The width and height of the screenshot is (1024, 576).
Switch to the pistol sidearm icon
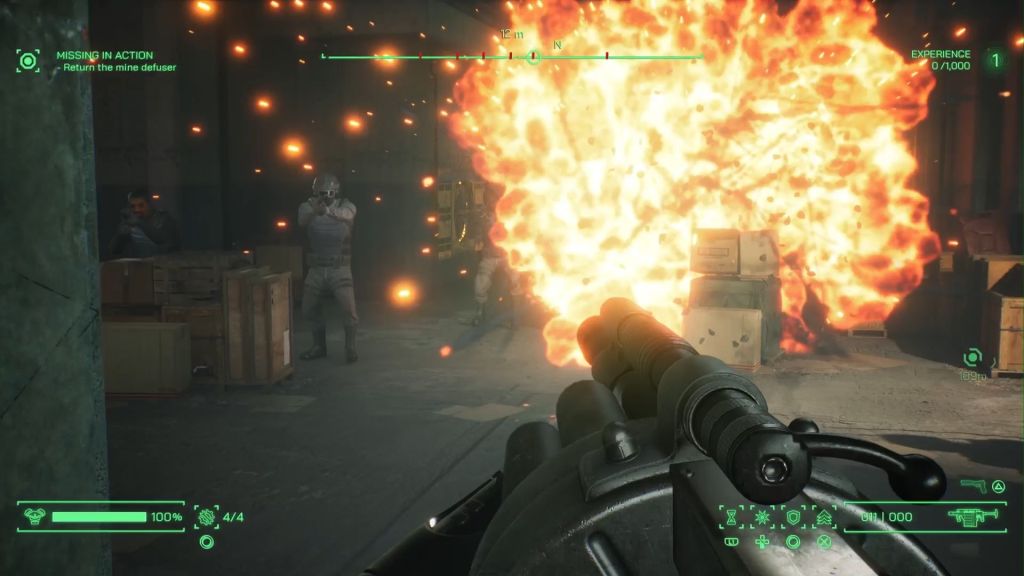[972, 486]
